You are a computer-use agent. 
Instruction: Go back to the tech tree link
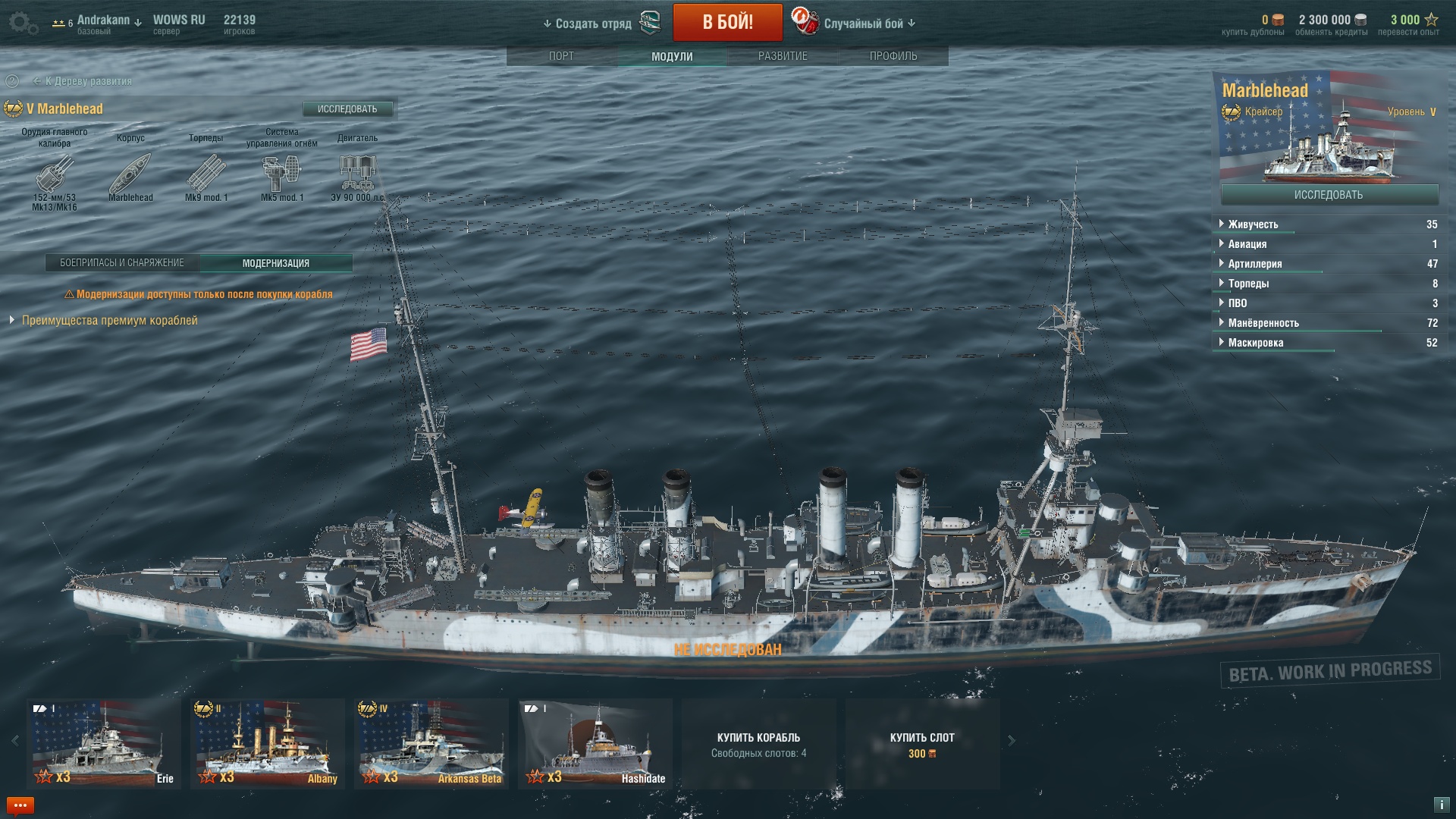[x=88, y=81]
